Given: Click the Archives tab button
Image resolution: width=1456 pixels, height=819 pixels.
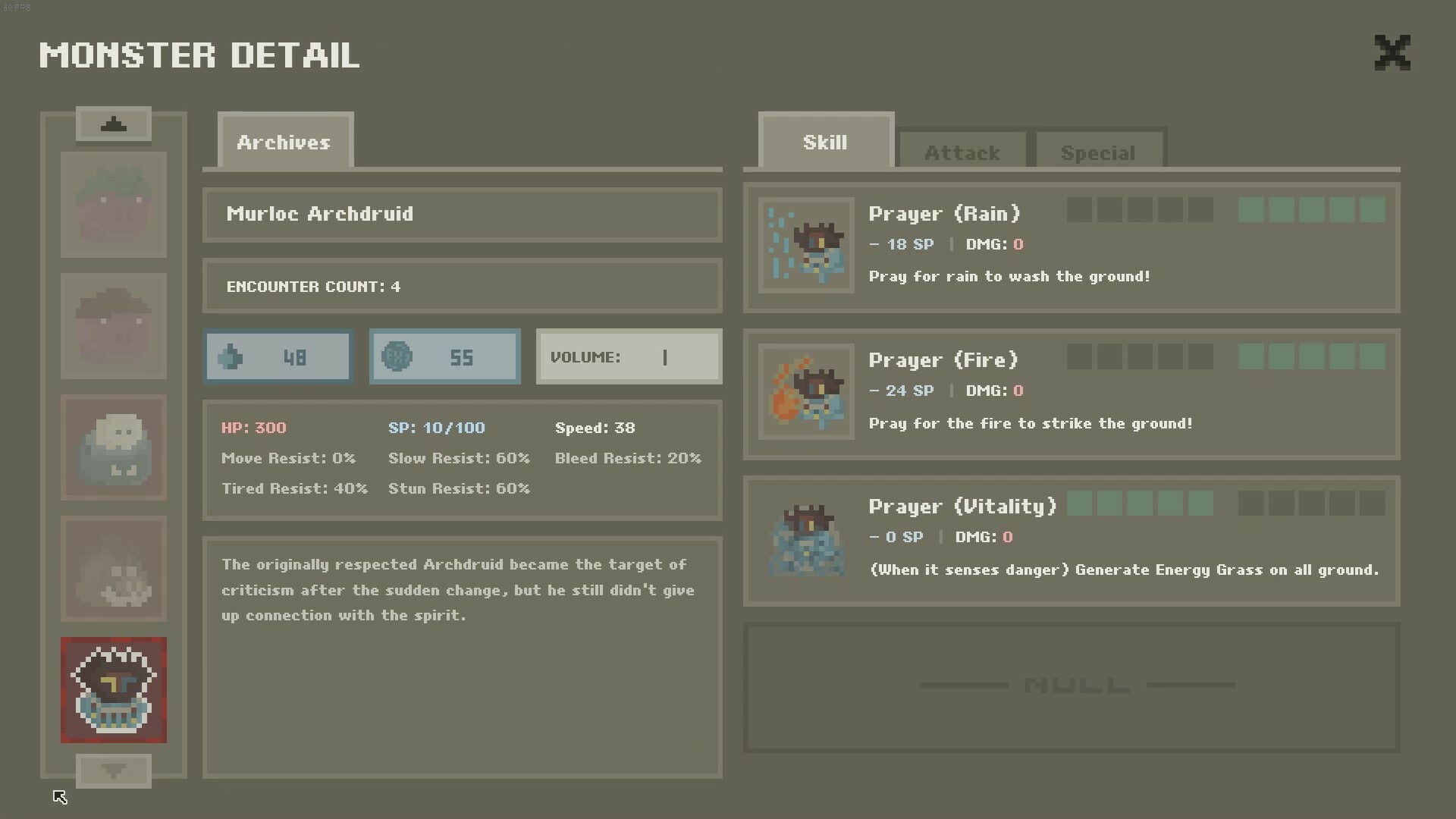Looking at the screenshot, I should click(x=284, y=142).
